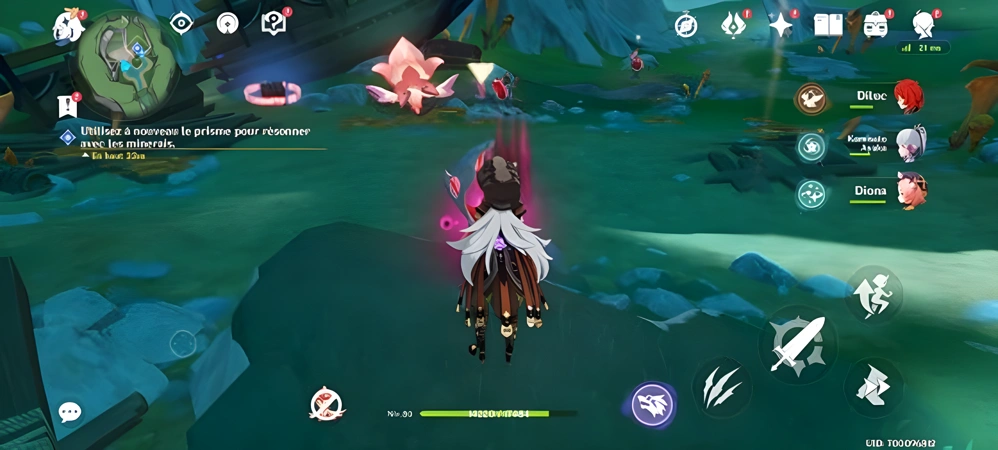The height and width of the screenshot is (450, 998).
Task: Open the quest log exclamation icon
Action: 68,105
